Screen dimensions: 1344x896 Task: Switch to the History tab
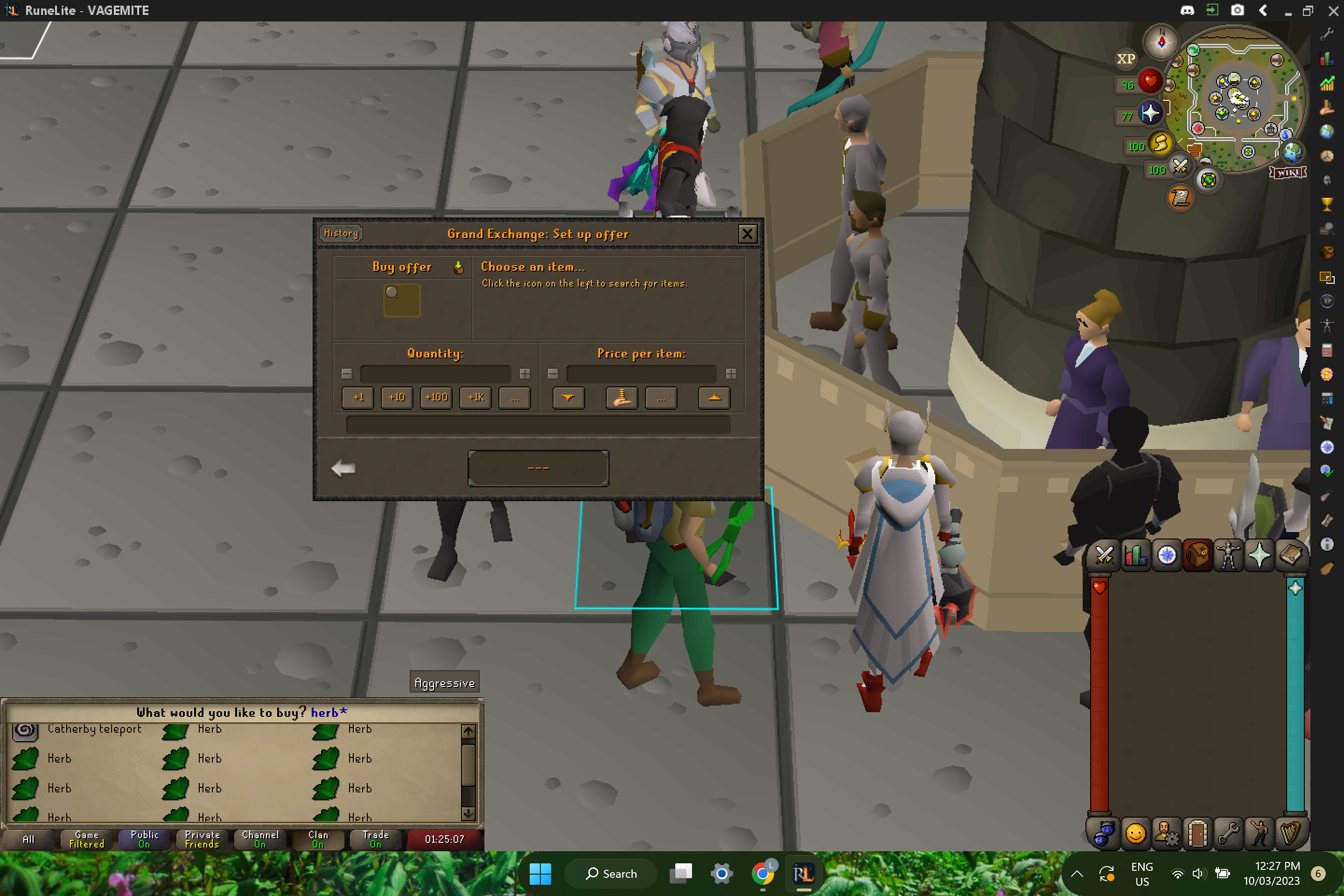[341, 233]
